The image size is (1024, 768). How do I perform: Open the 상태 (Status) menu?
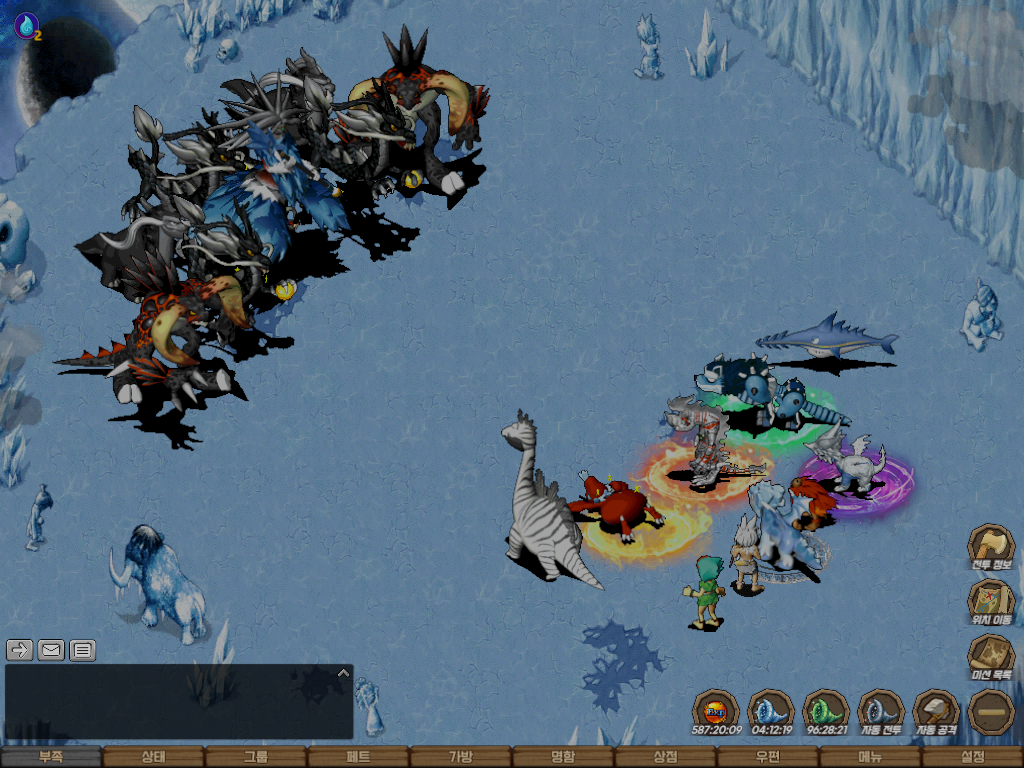coord(153,758)
